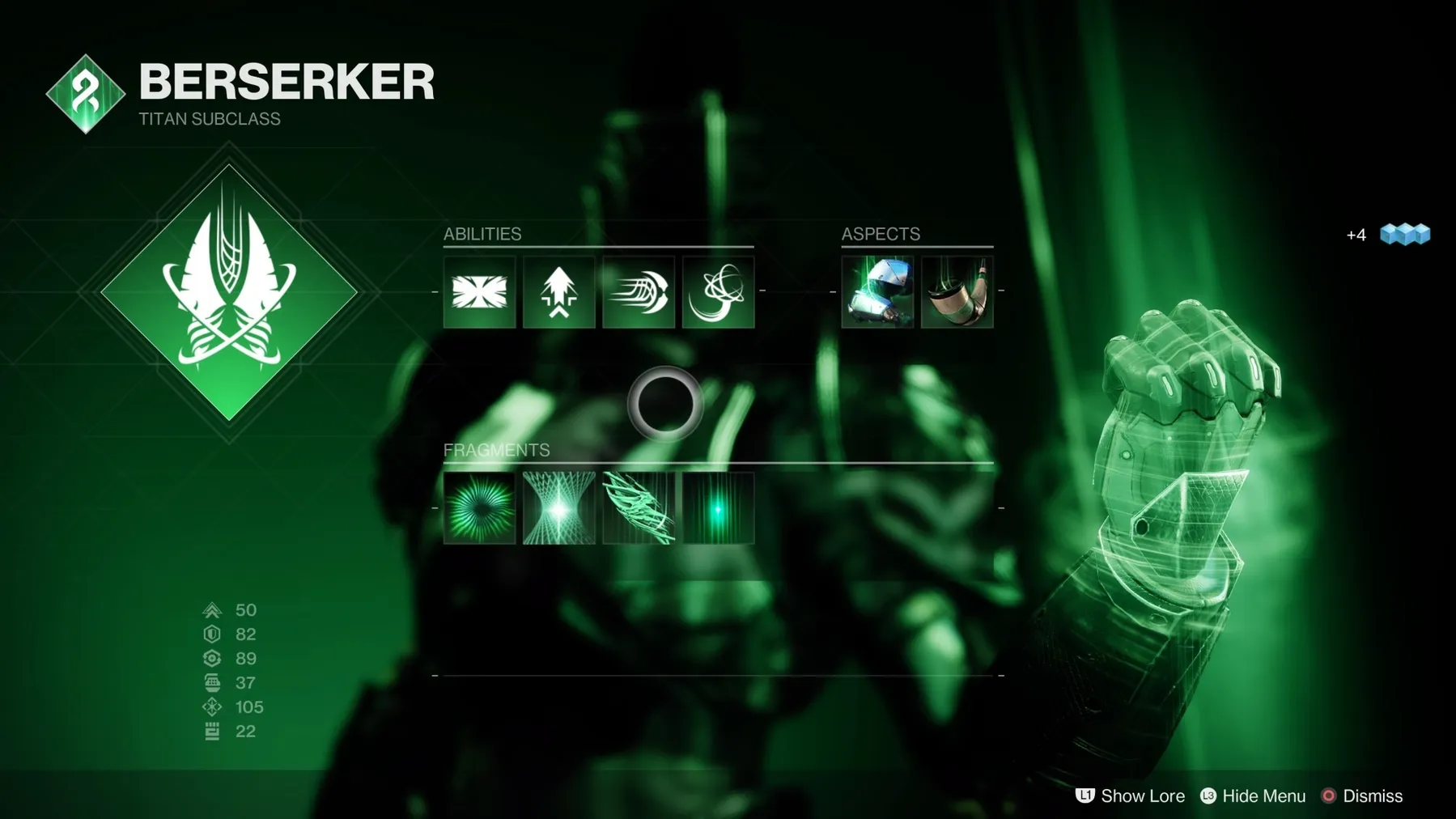
Task: Select the rushing blade melee ability
Action: pyautogui.click(x=639, y=292)
